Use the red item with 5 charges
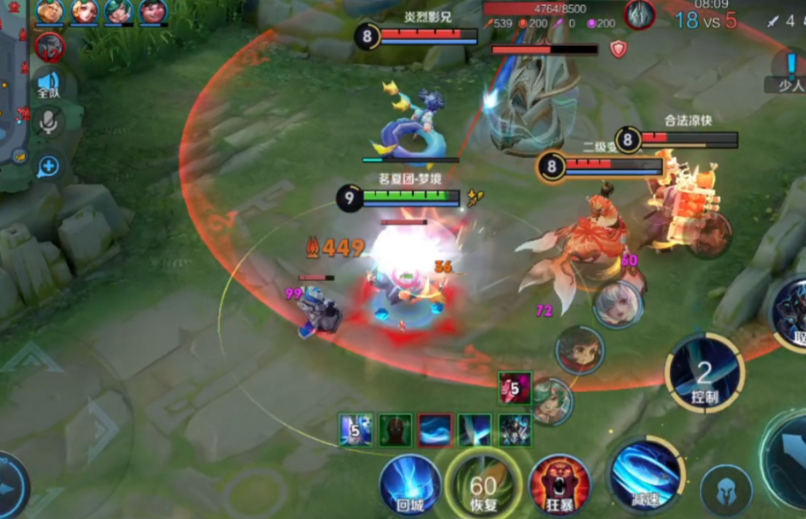The width and height of the screenshot is (806, 519). (515, 387)
